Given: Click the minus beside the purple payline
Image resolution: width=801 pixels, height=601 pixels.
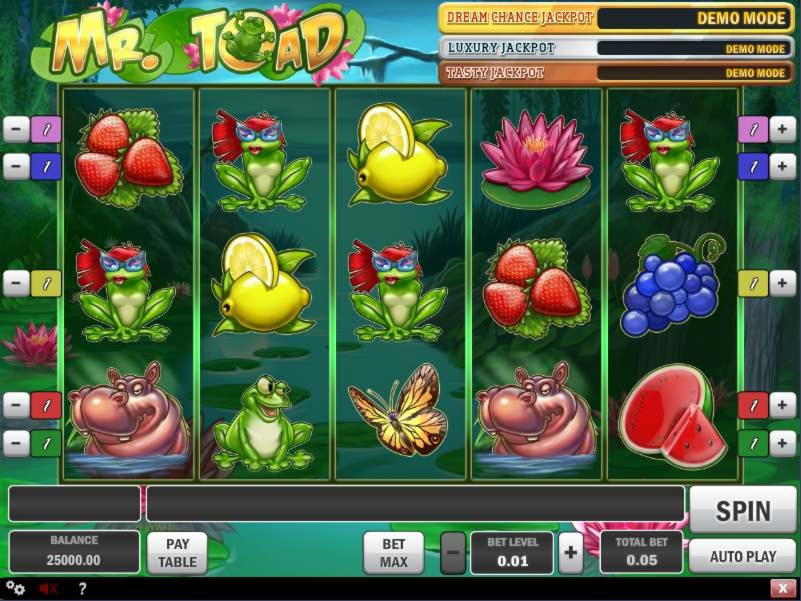Looking at the screenshot, I should (16, 129).
